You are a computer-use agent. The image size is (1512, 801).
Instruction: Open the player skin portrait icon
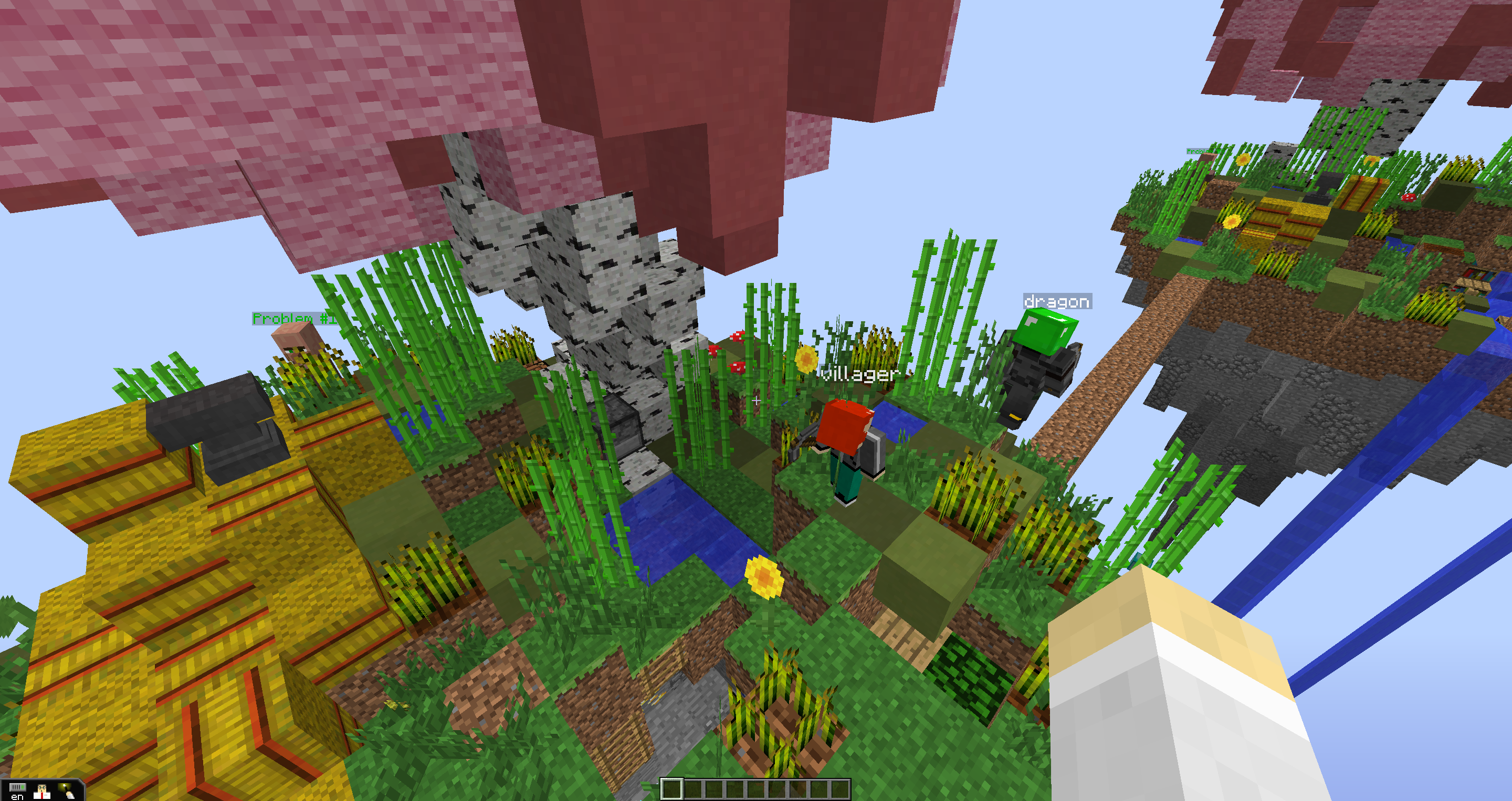click(41, 791)
